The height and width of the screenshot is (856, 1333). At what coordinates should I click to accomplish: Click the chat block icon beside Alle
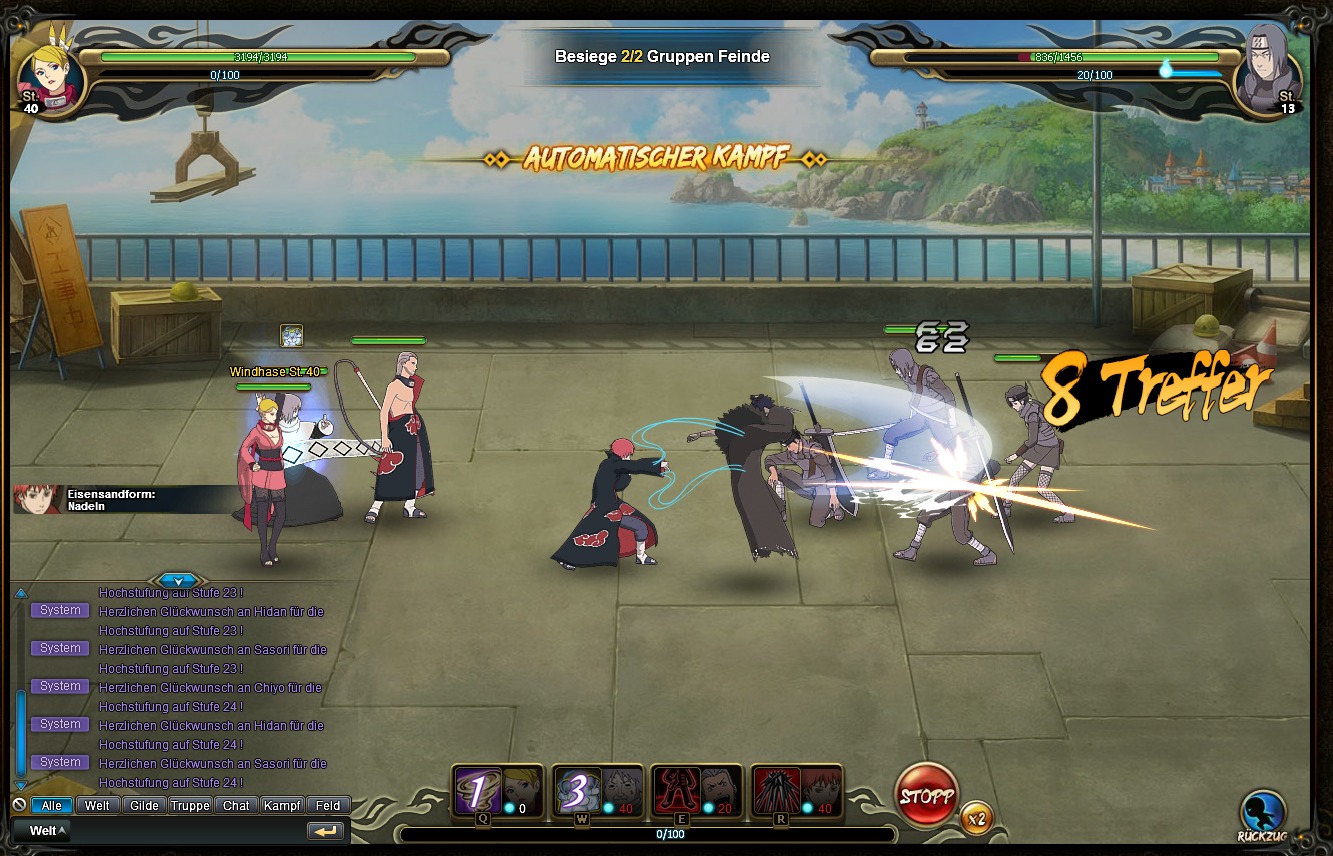click(x=19, y=805)
